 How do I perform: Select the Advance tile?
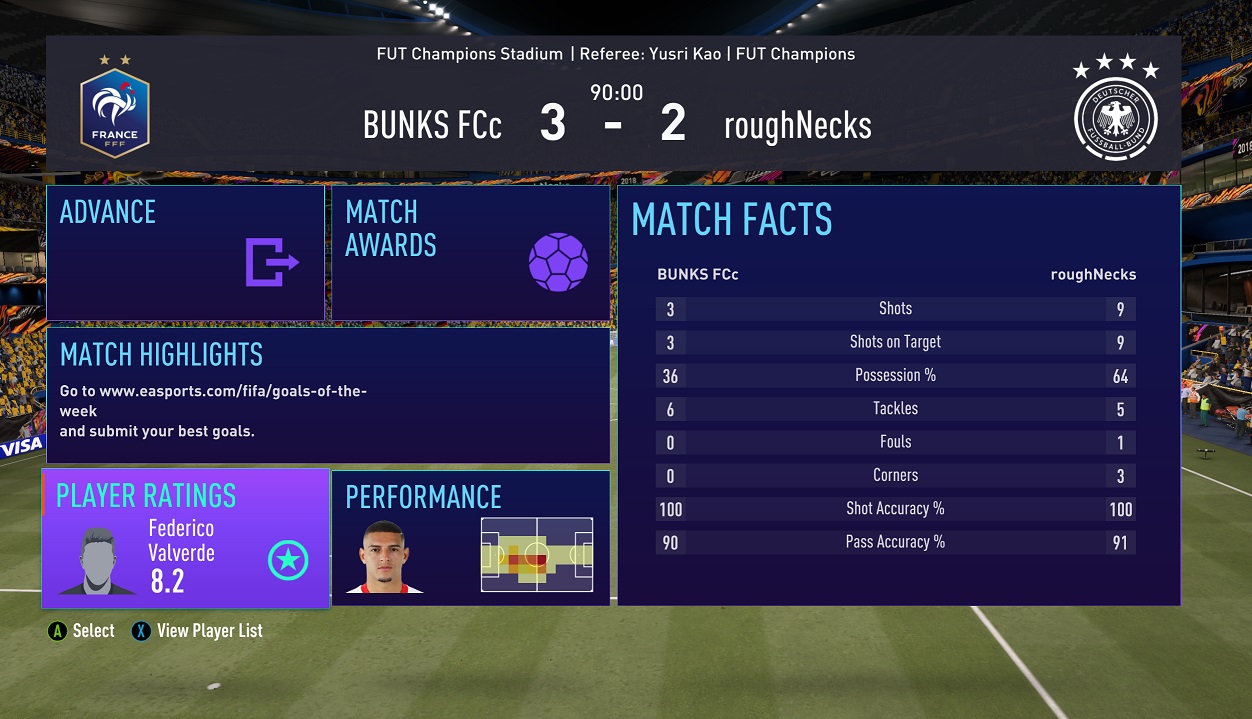(x=185, y=253)
